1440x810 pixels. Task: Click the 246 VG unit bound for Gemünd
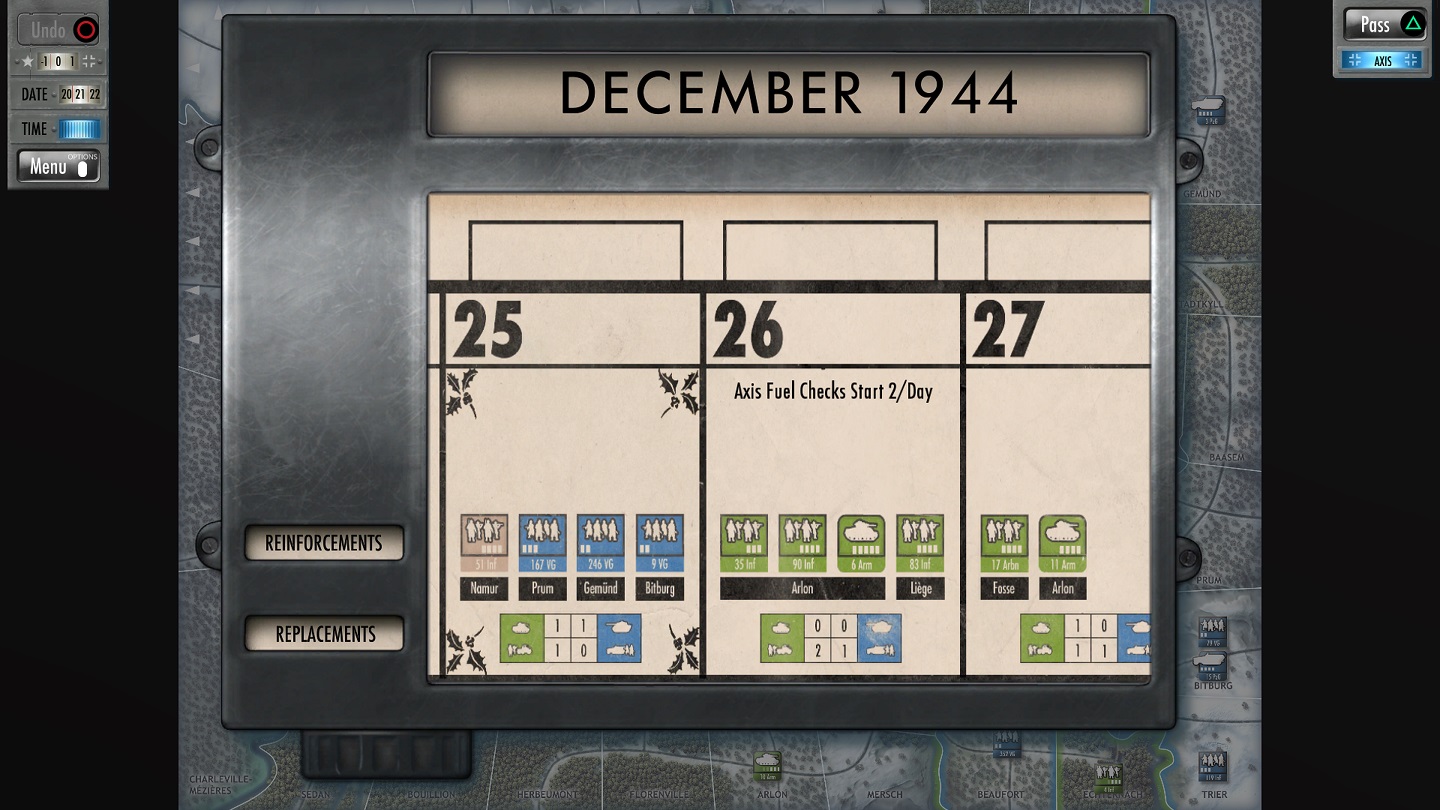[600, 540]
